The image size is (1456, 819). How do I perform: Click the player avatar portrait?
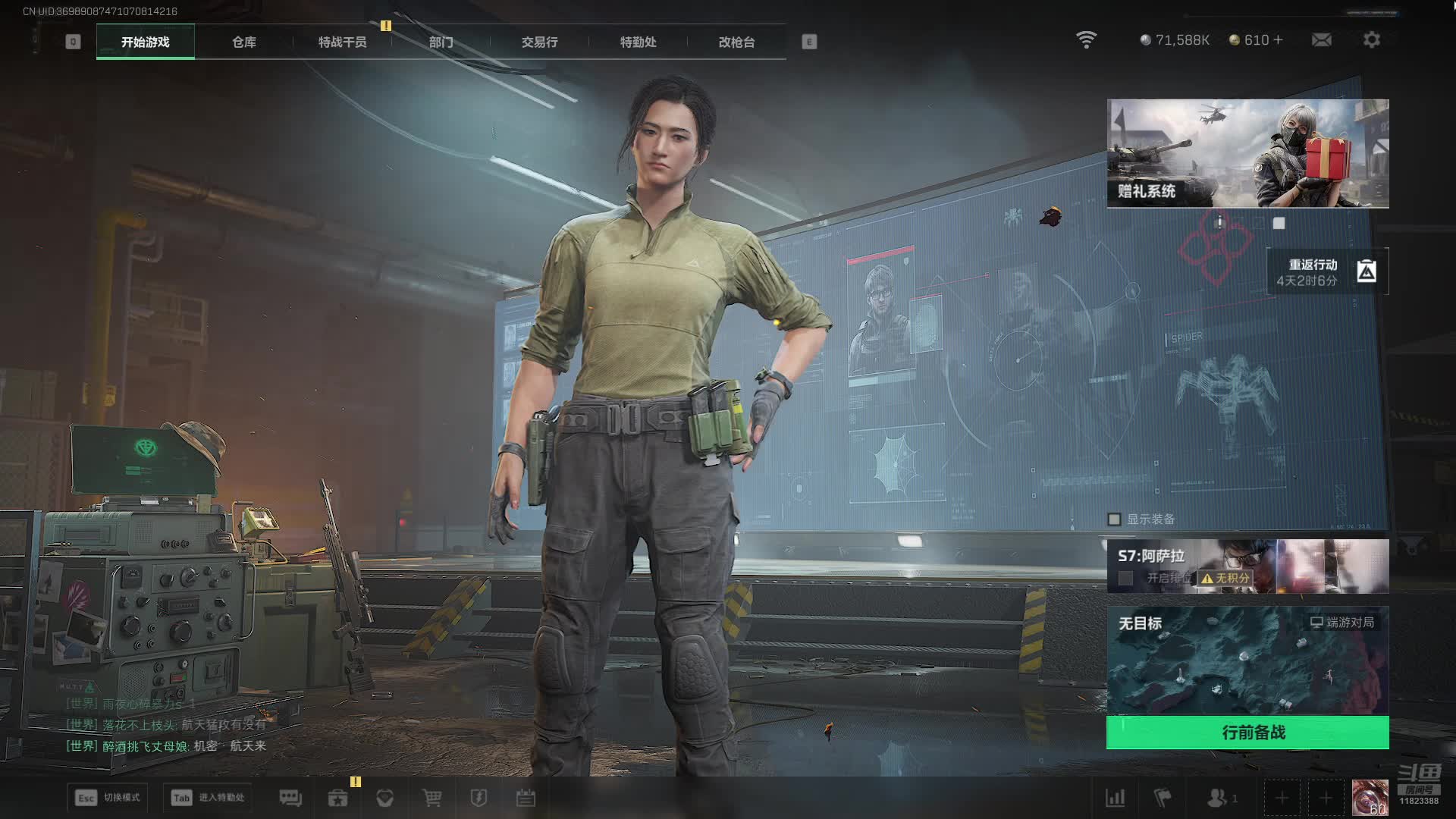[1370, 798]
